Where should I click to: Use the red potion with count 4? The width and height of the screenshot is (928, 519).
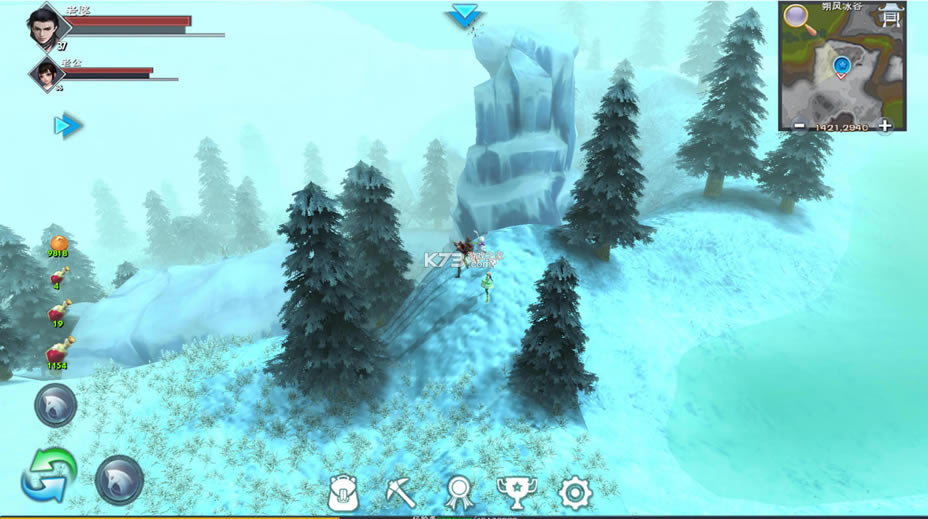[x=59, y=274]
